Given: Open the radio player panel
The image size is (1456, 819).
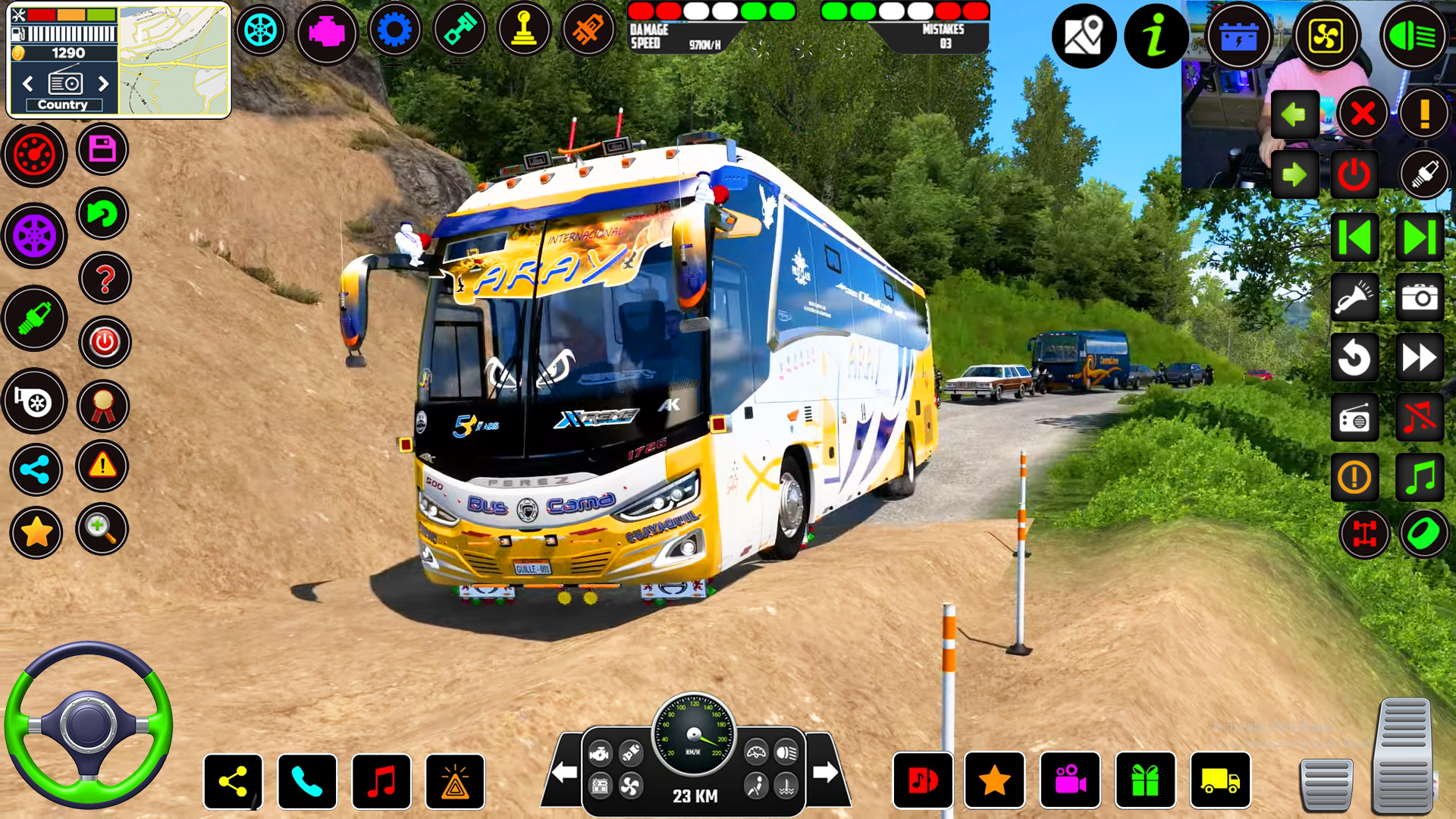Looking at the screenshot, I should [x=1355, y=417].
